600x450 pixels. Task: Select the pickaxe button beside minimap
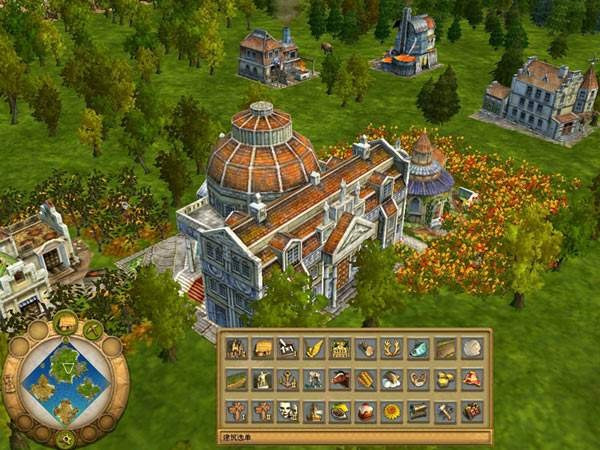pyautogui.click(x=93, y=329)
